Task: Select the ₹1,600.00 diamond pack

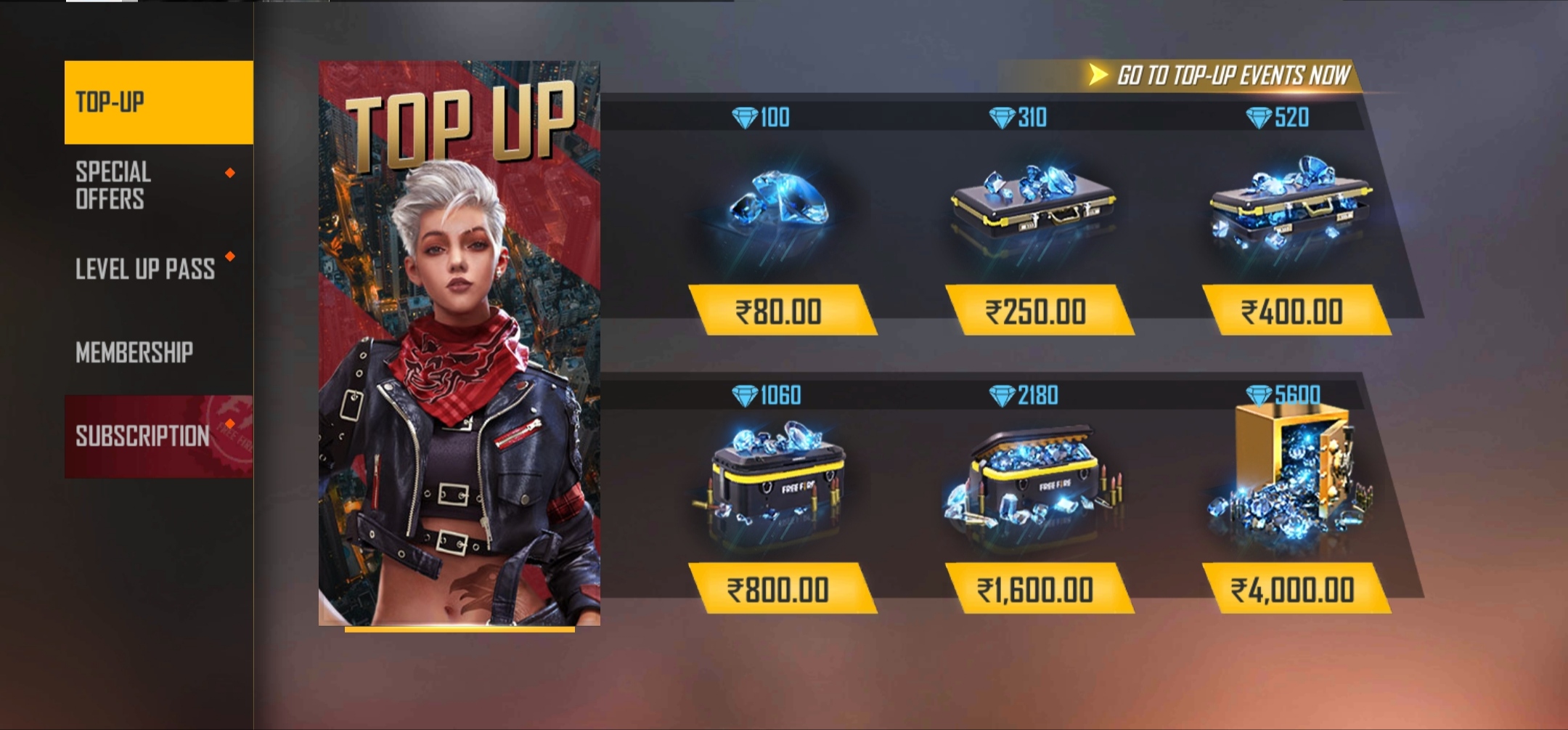Action: pyautogui.click(x=1037, y=589)
